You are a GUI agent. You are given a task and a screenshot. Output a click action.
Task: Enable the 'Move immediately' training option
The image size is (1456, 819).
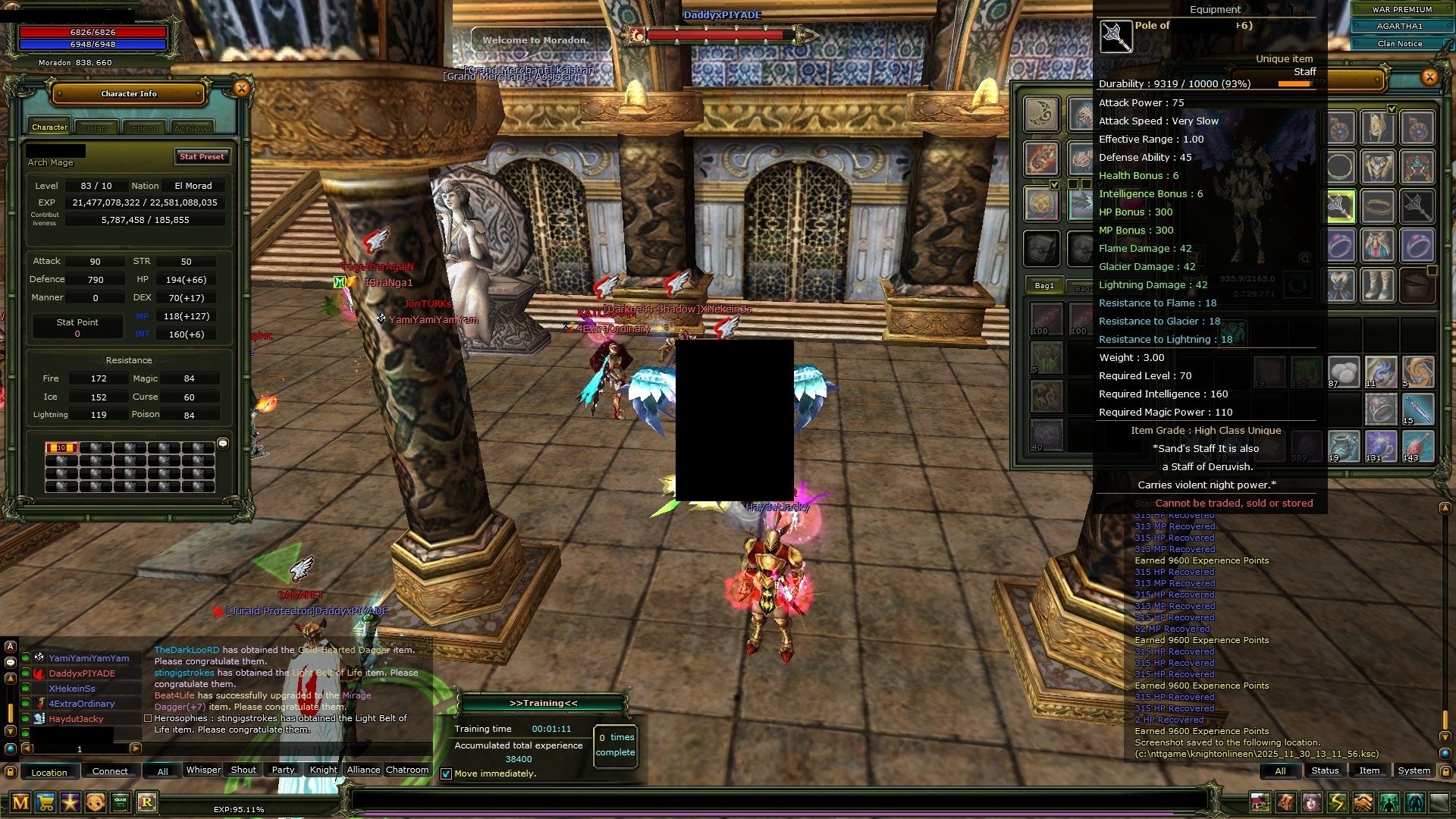click(447, 774)
